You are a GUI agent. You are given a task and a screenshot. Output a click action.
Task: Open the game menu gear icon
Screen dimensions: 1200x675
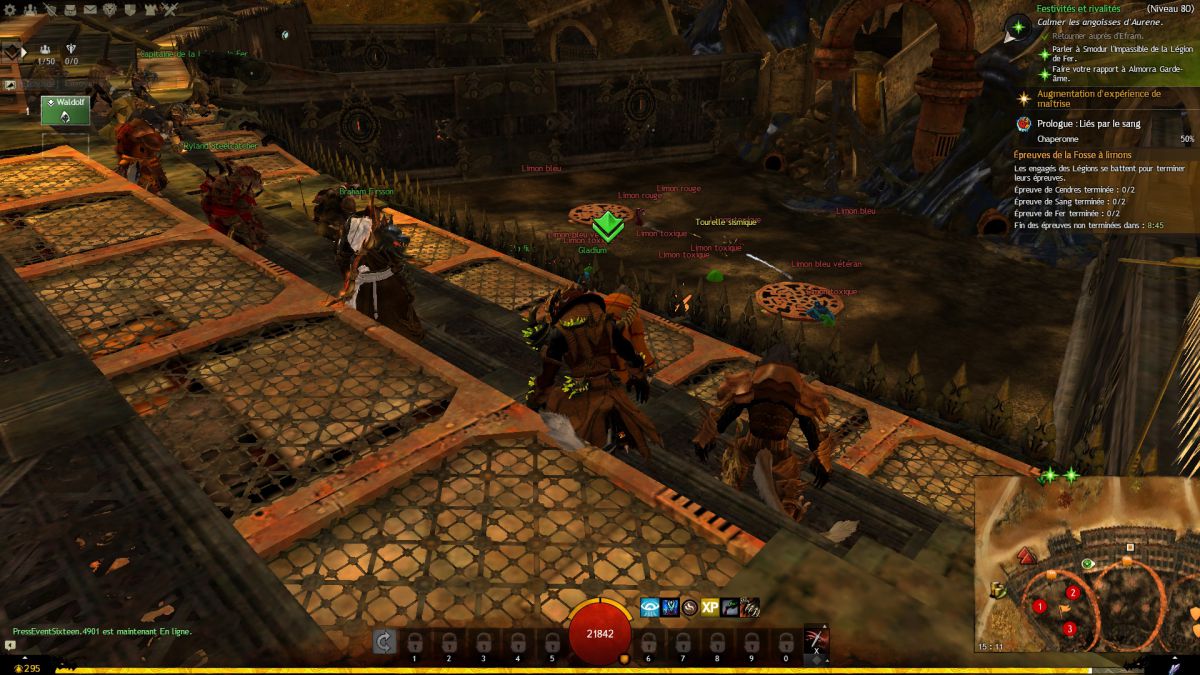[x=9, y=9]
